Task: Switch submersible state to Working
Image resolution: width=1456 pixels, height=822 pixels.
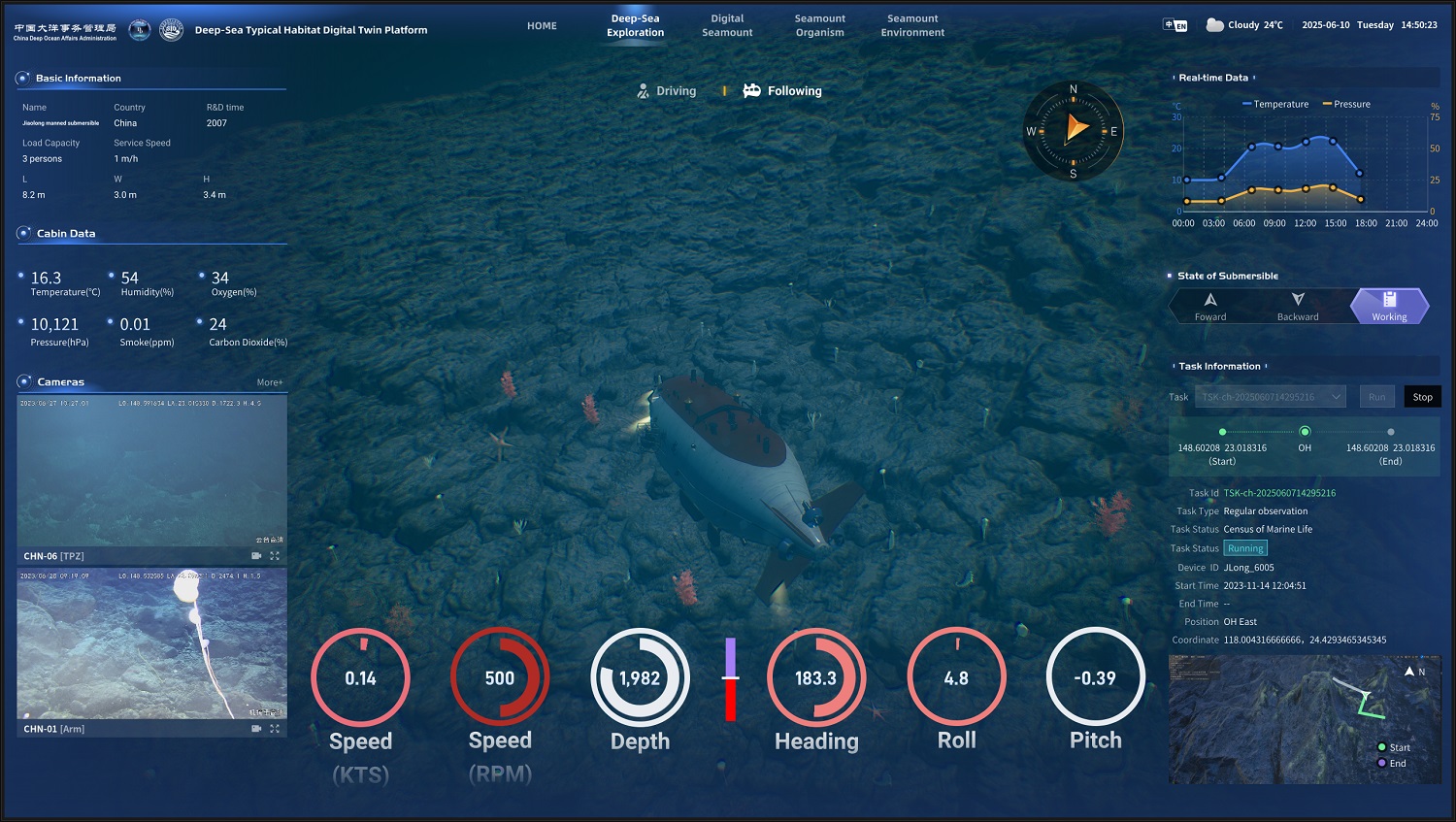Action: pyautogui.click(x=1389, y=306)
